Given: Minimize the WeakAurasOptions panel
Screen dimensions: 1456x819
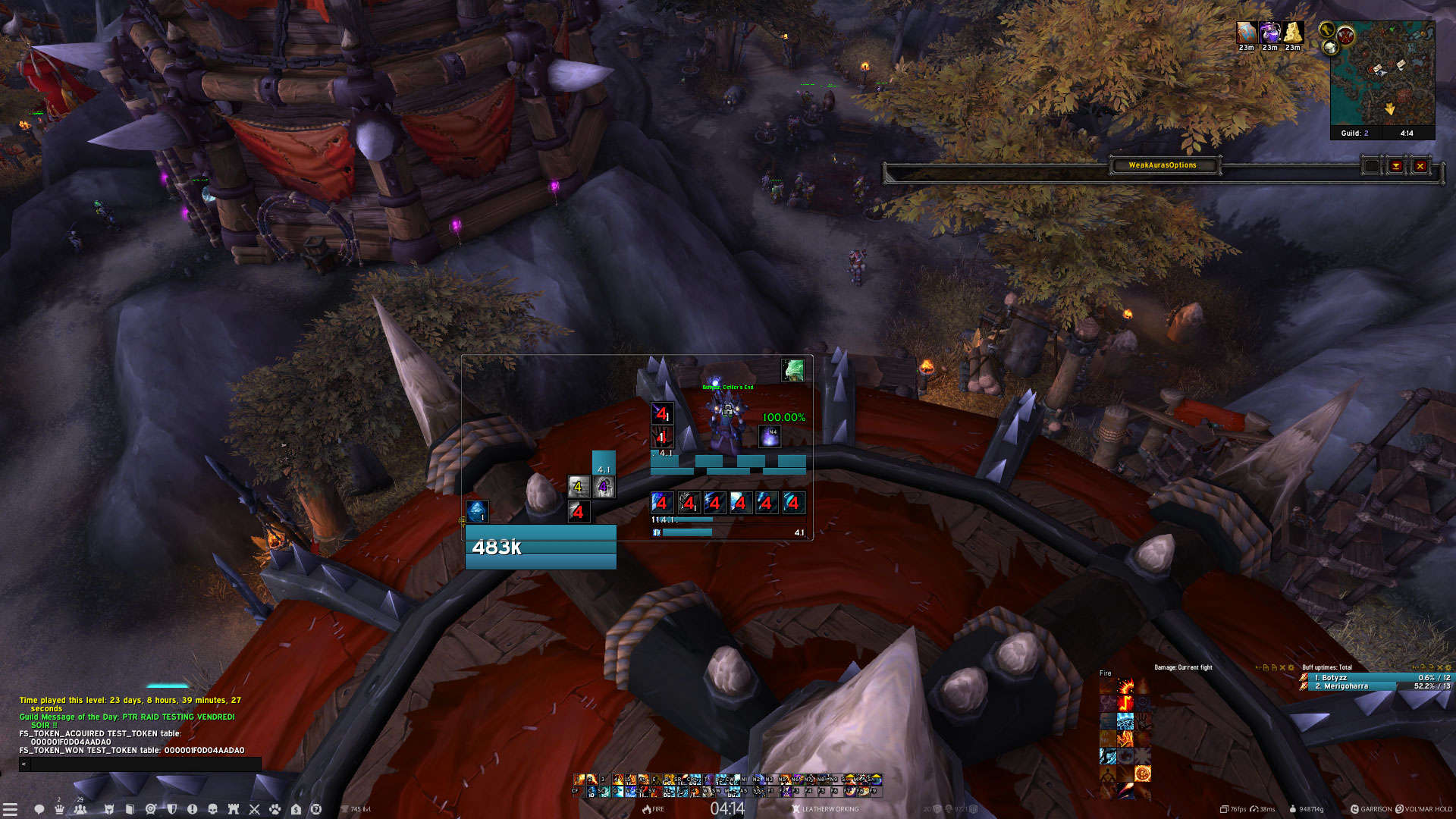Looking at the screenshot, I should (x=1396, y=166).
